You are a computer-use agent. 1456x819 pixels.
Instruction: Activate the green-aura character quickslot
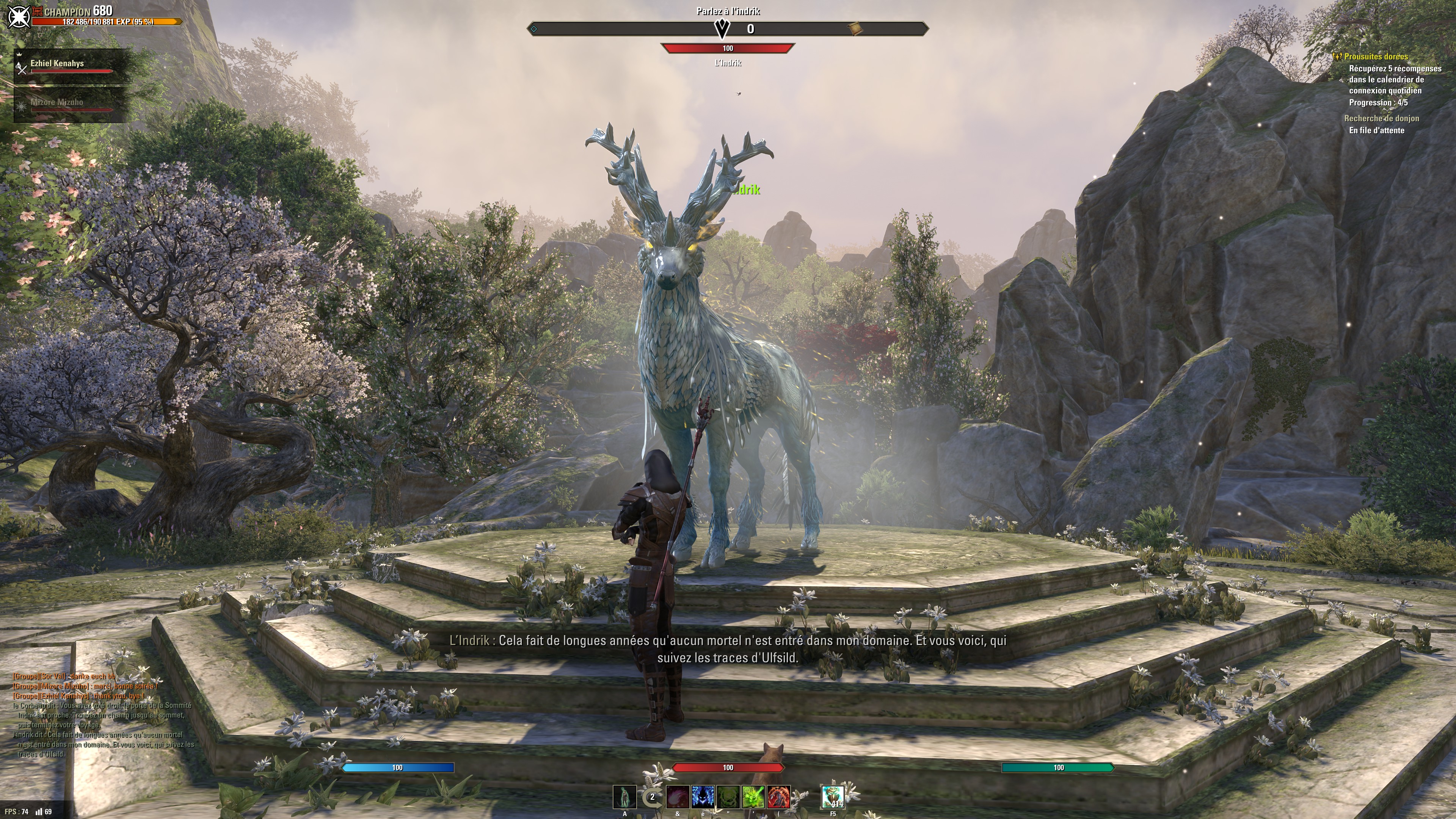click(624, 797)
